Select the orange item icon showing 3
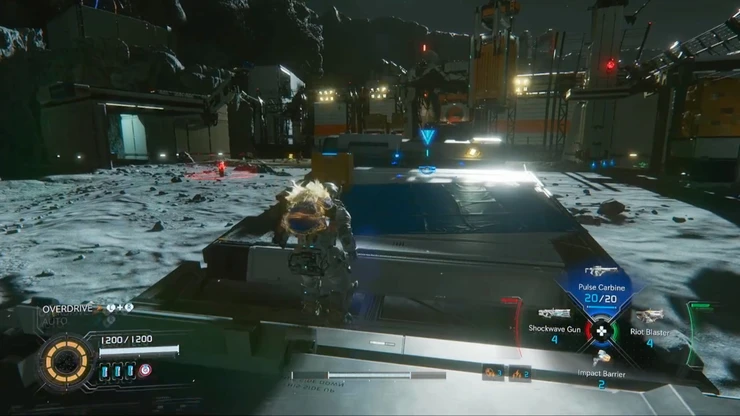The width and height of the screenshot is (740, 416). click(492, 373)
